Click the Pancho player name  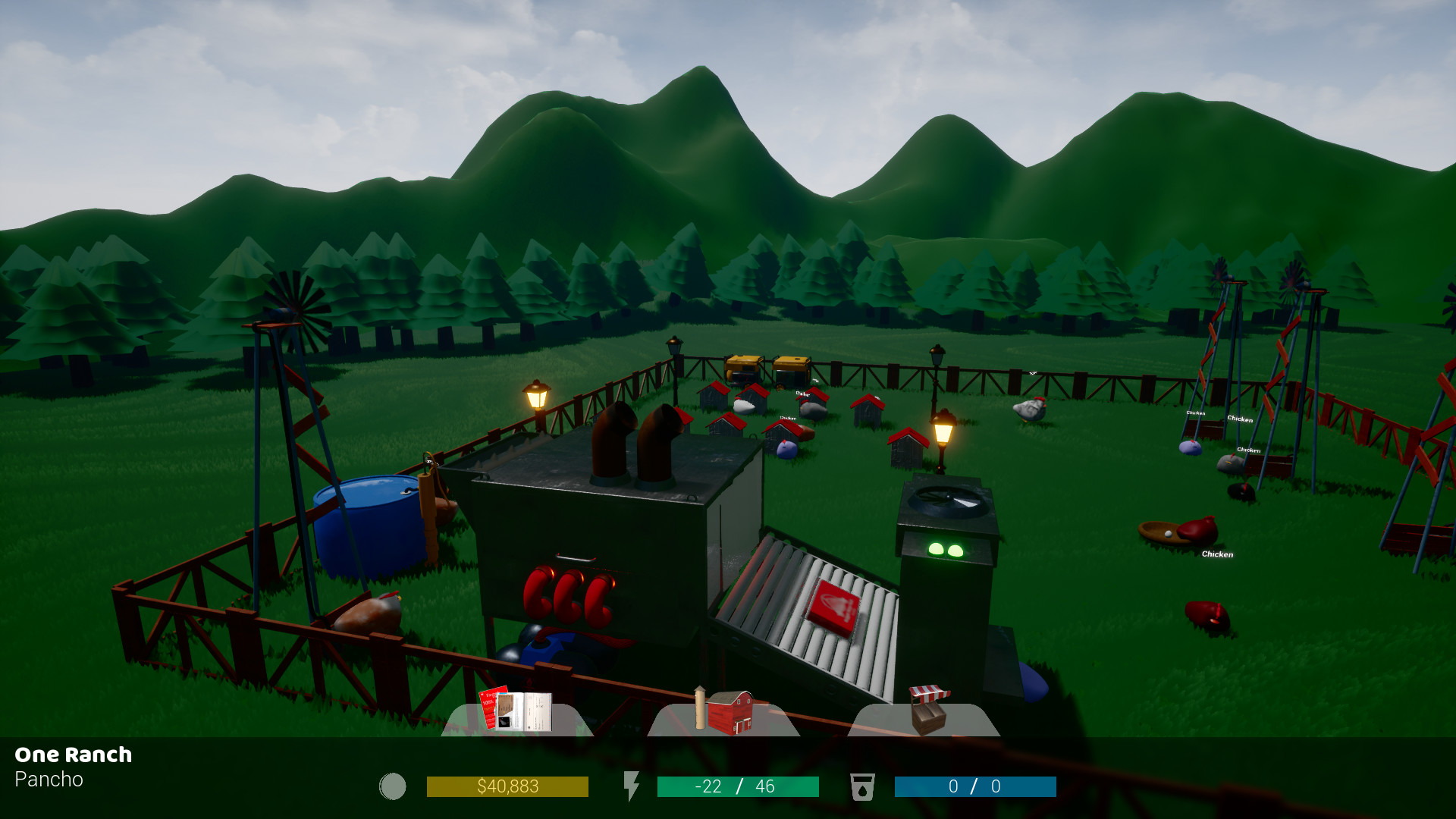click(50, 780)
